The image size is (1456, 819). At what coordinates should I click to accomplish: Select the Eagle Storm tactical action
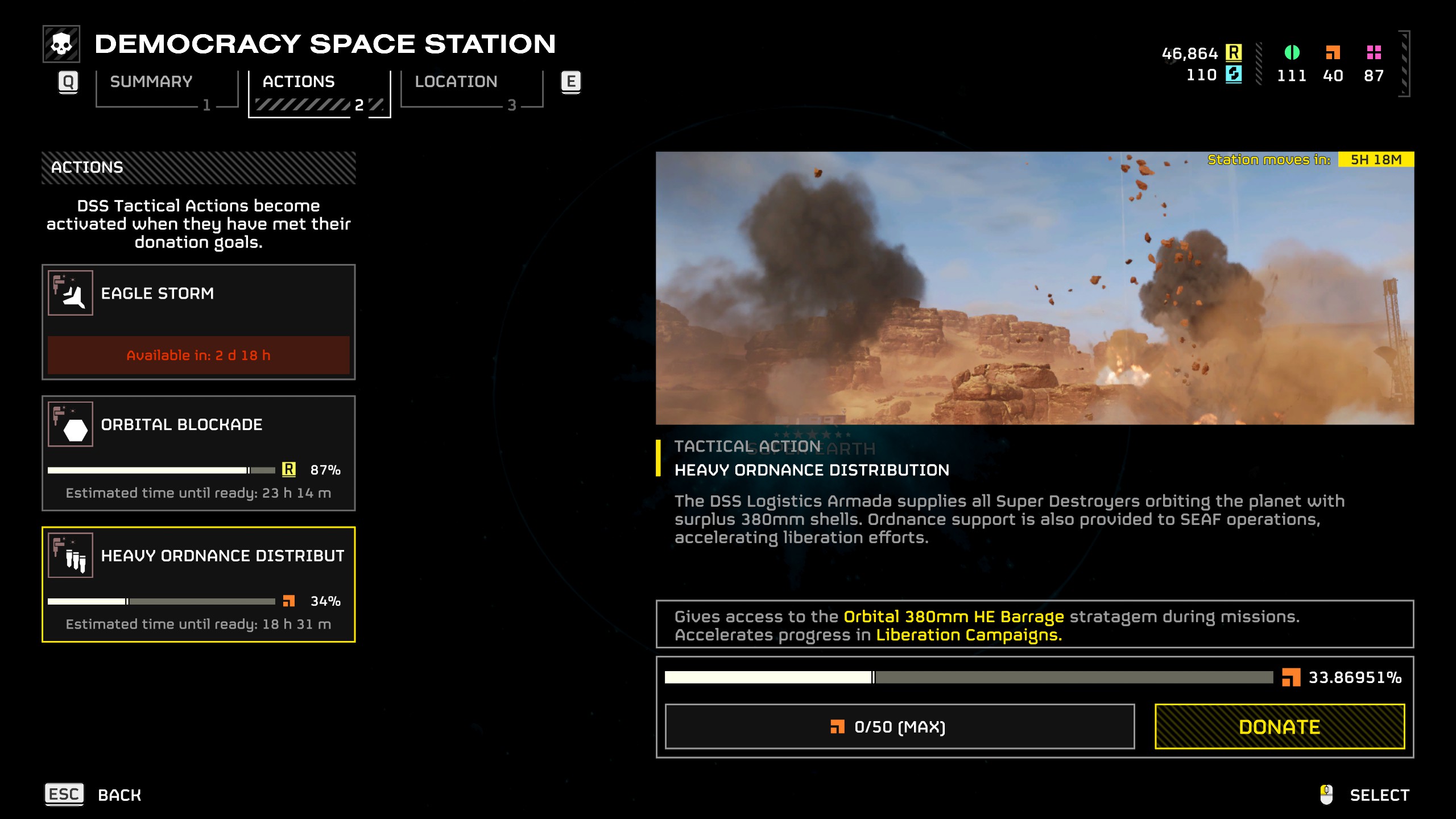pos(198,321)
